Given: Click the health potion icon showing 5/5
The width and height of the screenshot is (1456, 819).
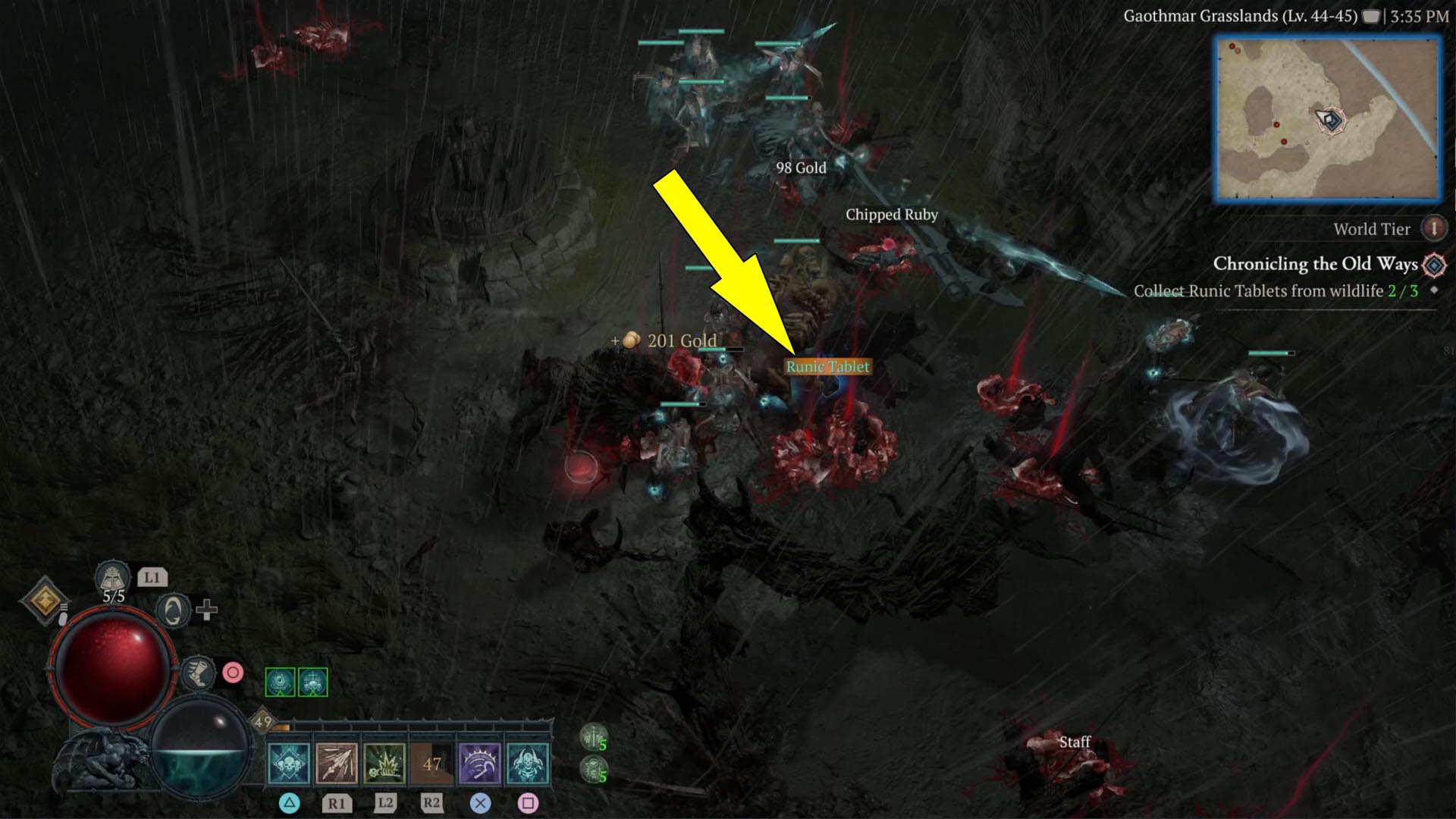Looking at the screenshot, I should click(112, 578).
